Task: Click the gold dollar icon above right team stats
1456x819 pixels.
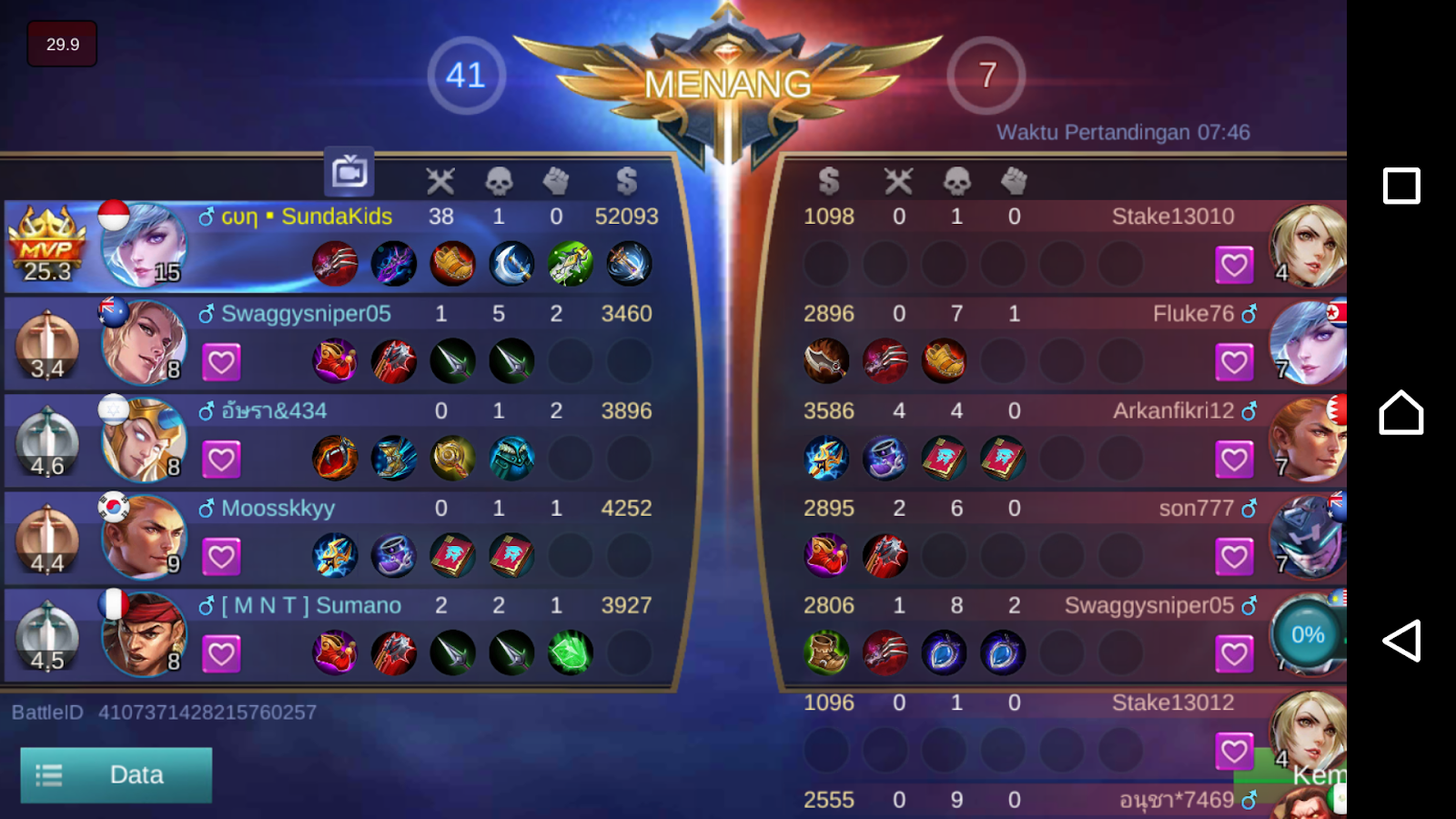Action: (828, 180)
